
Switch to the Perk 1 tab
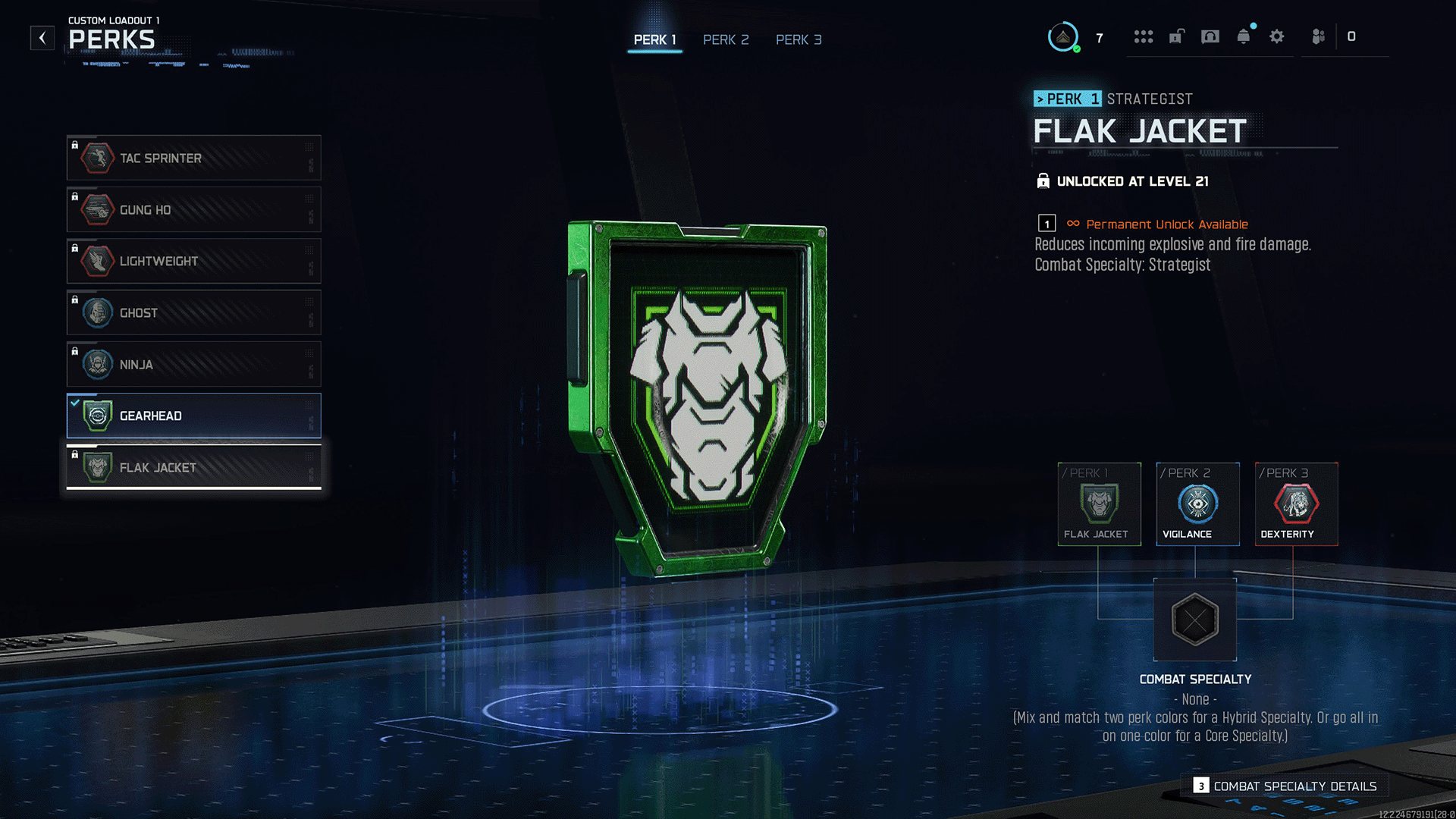point(654,39)
